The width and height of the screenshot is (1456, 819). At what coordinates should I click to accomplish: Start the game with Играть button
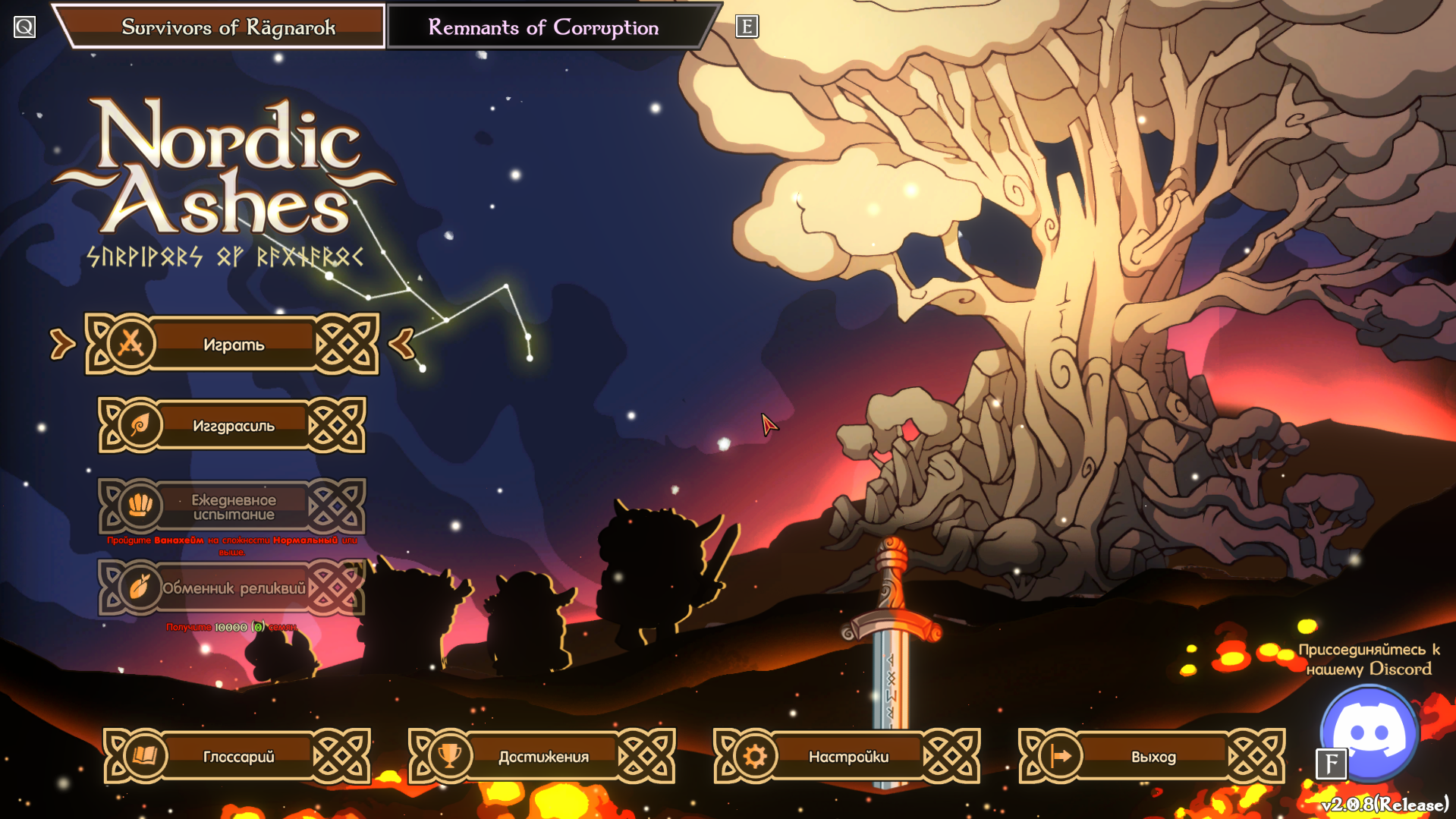click(x=232, y=345)
